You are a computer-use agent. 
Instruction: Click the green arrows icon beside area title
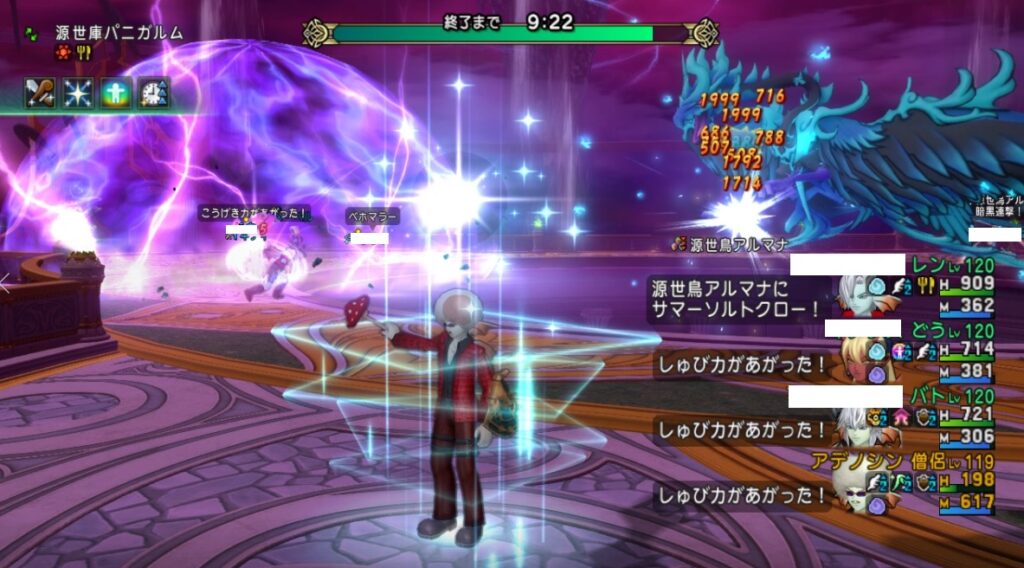click(31, 32)
